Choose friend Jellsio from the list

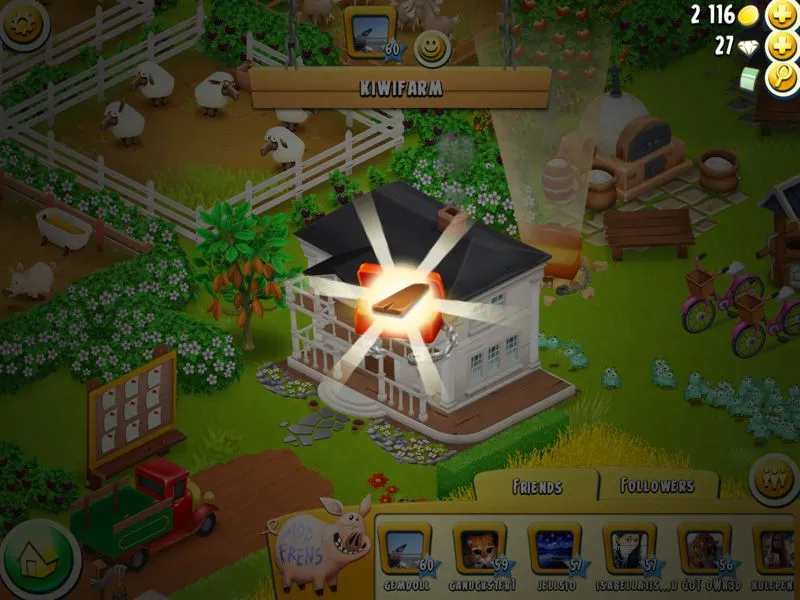[x=554, y=549]
